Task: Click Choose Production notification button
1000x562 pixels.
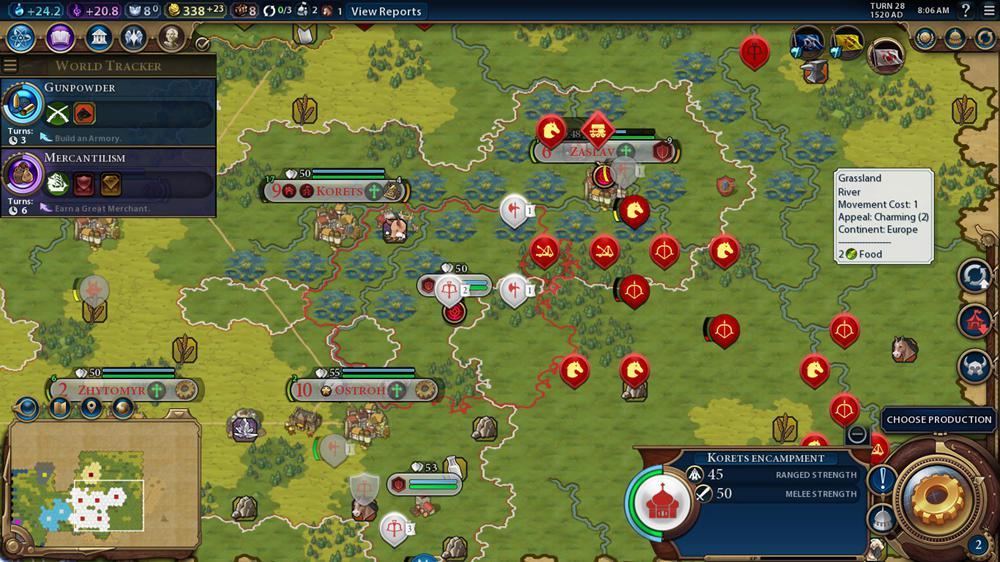Action: [939, 420]
